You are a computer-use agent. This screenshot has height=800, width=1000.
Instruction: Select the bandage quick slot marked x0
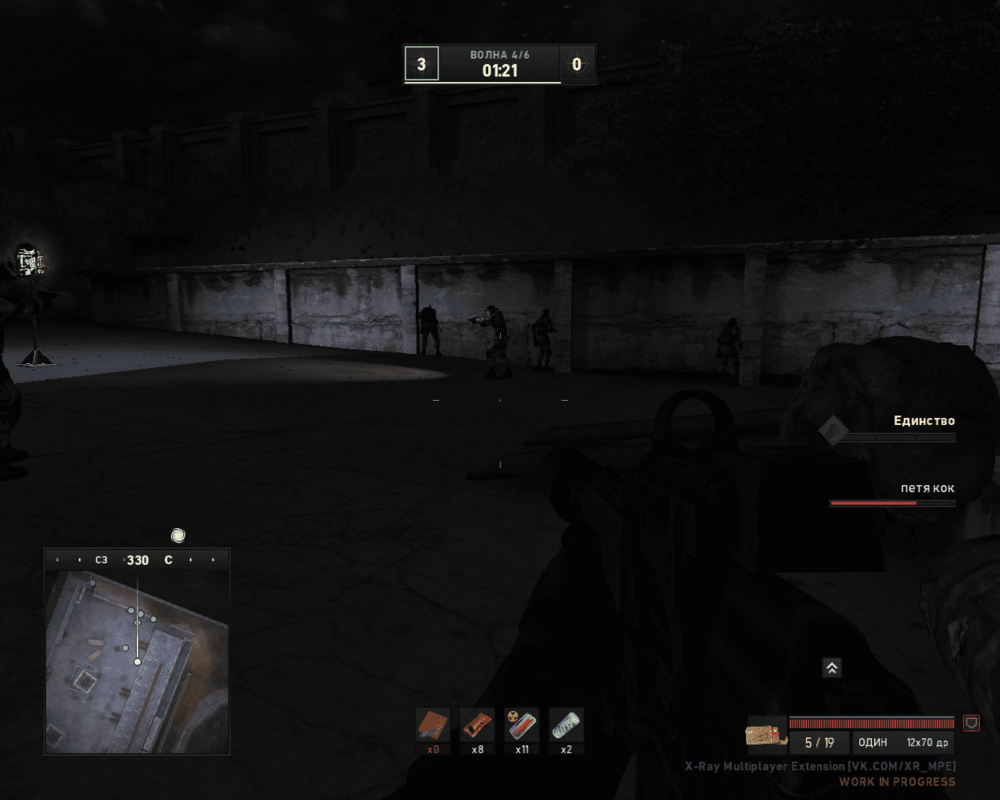(434, 724)
